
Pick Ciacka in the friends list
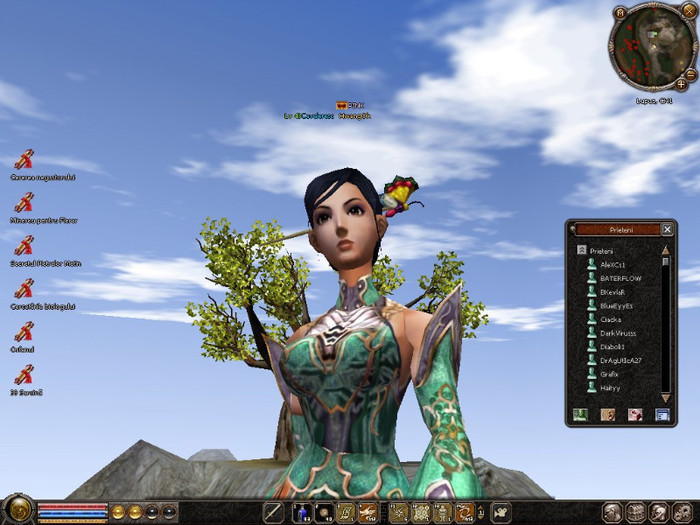611,319
